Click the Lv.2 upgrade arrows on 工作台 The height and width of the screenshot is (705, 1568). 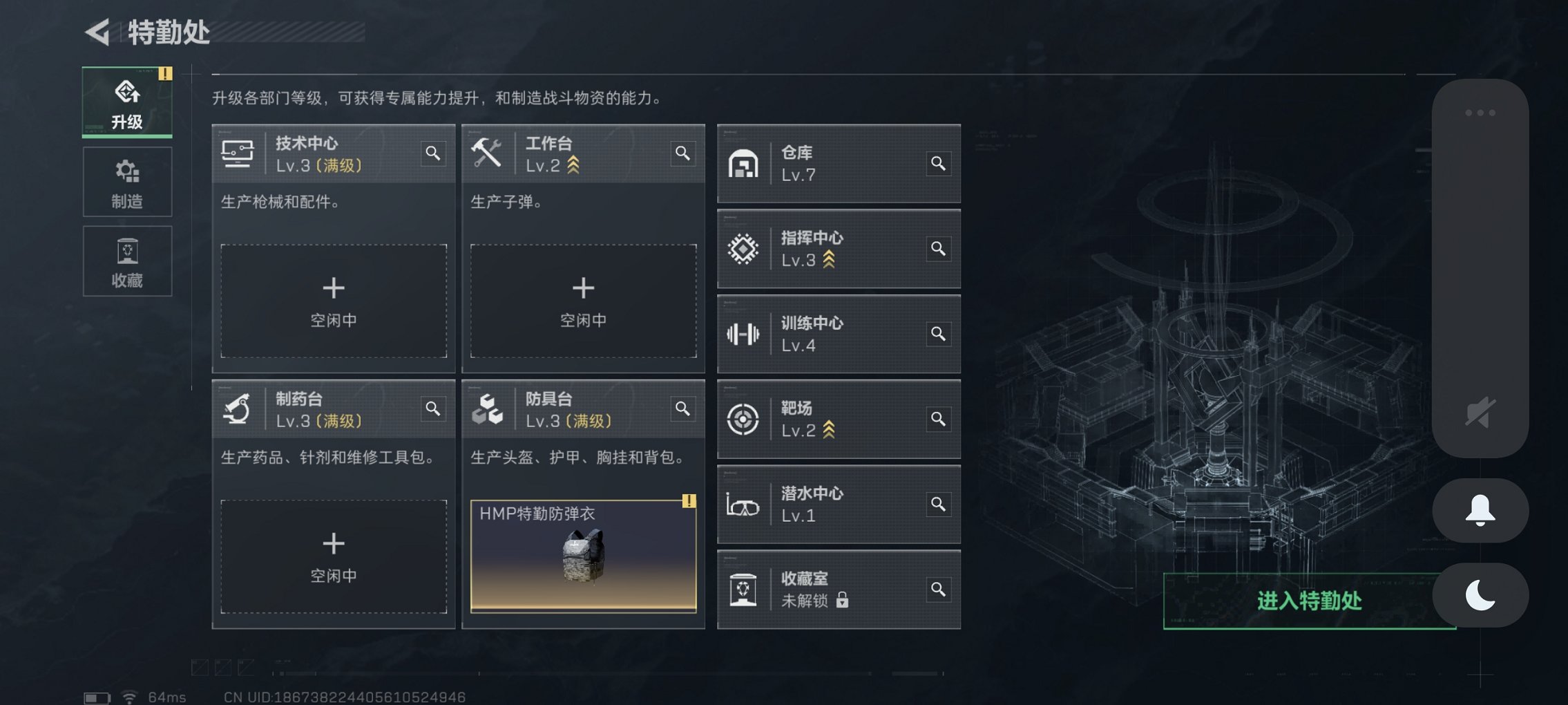tap(574, 164)
